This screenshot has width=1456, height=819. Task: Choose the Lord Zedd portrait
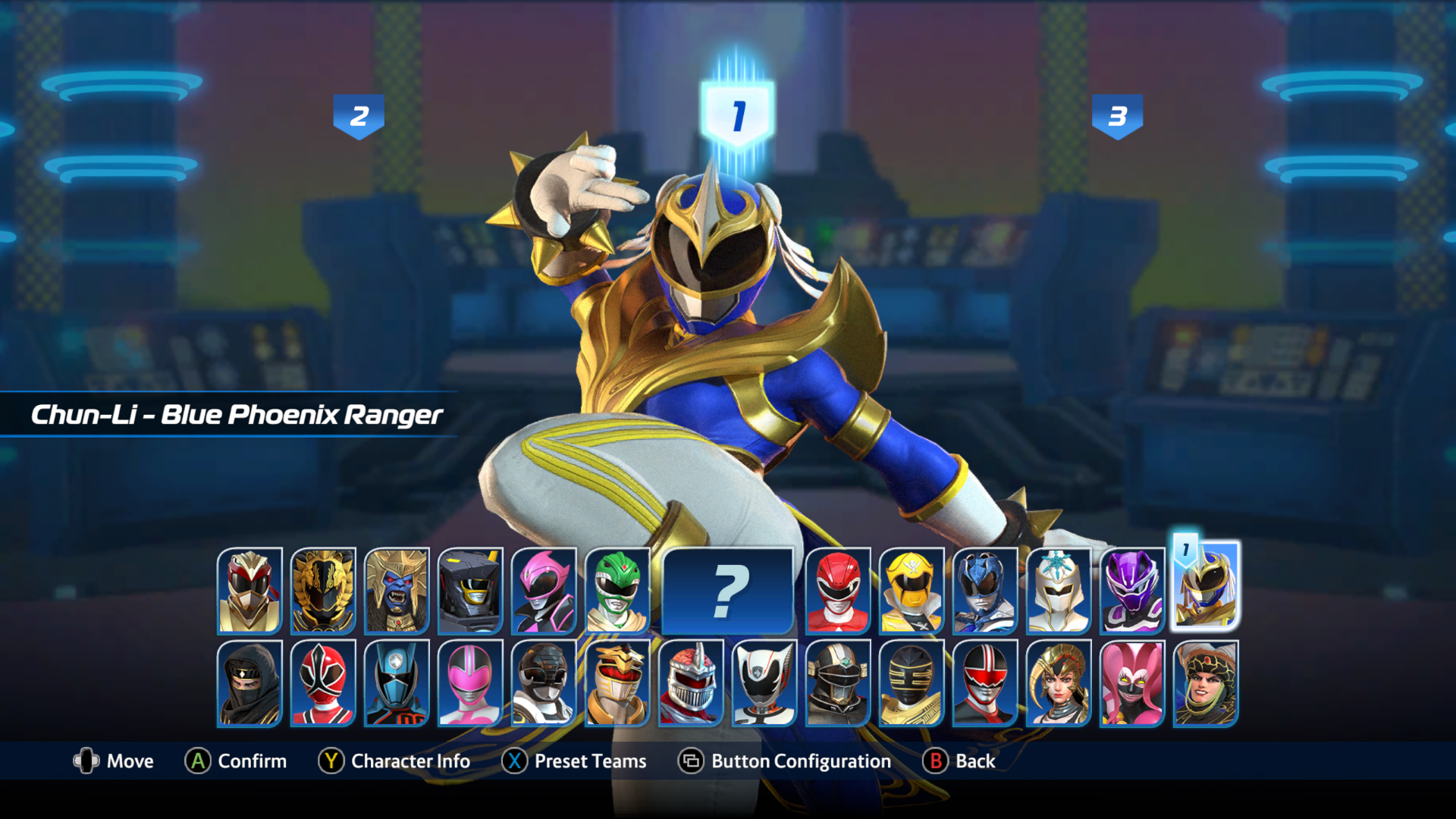click(691, 683)
